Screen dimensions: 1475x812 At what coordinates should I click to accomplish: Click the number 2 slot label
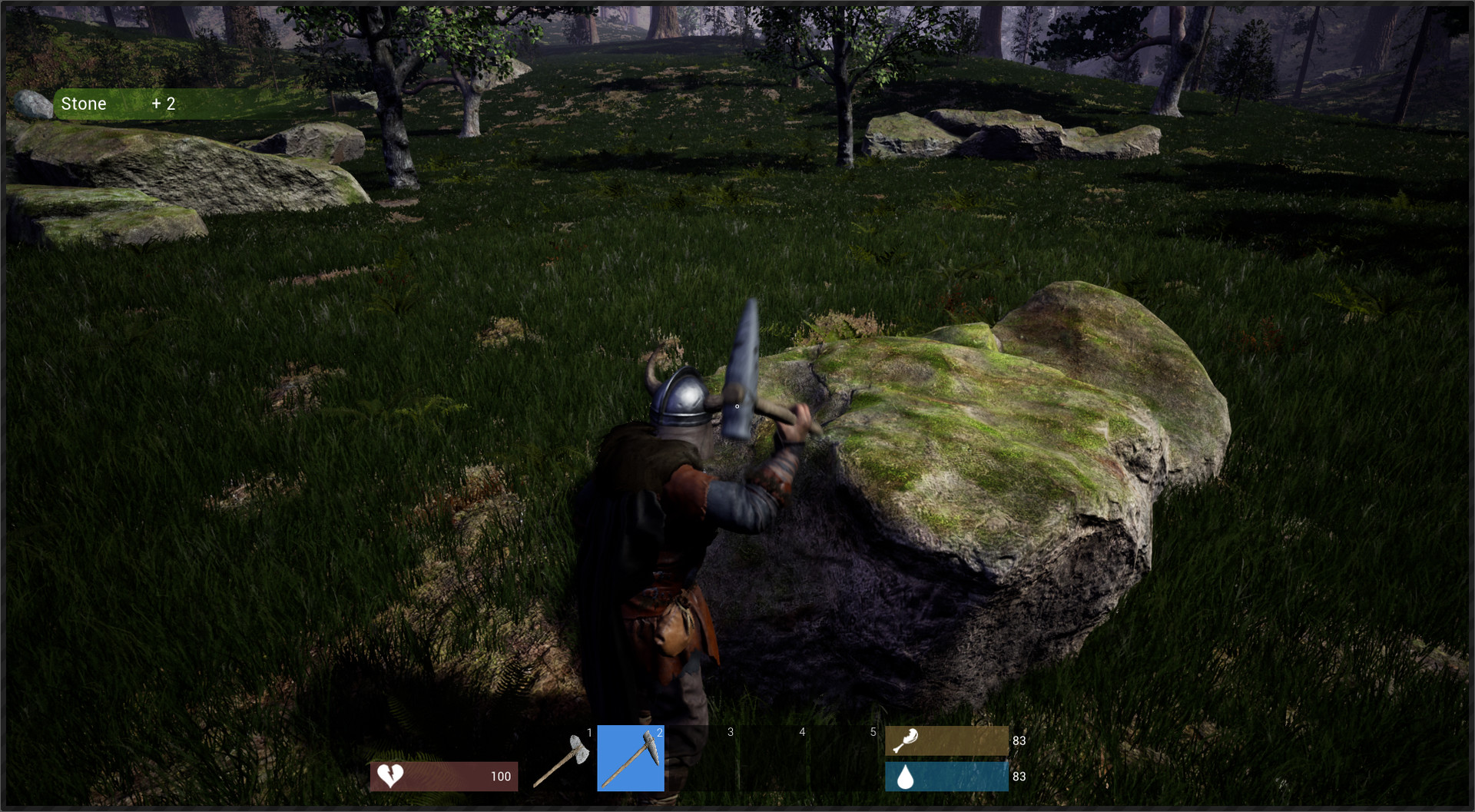[659, 734]
